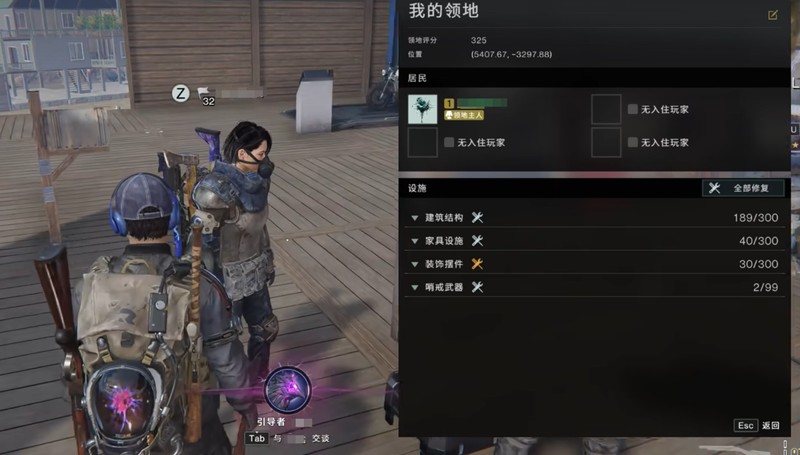Click the repair icon next to 建筑结构
800x455 pixels.
pyautogui.click(x=477, y=217)
